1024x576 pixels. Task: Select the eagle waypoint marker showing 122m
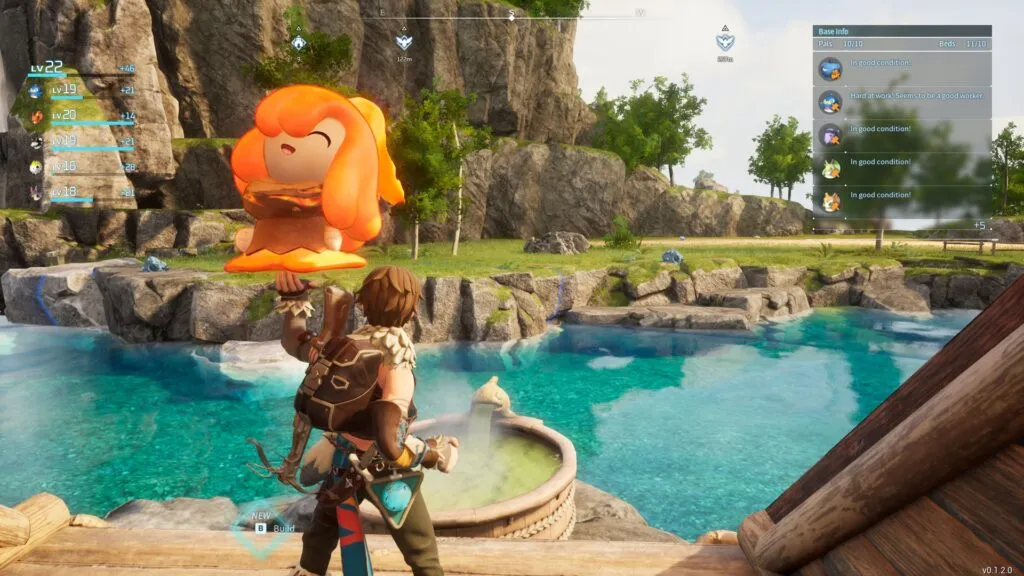(x=403, y=42)
